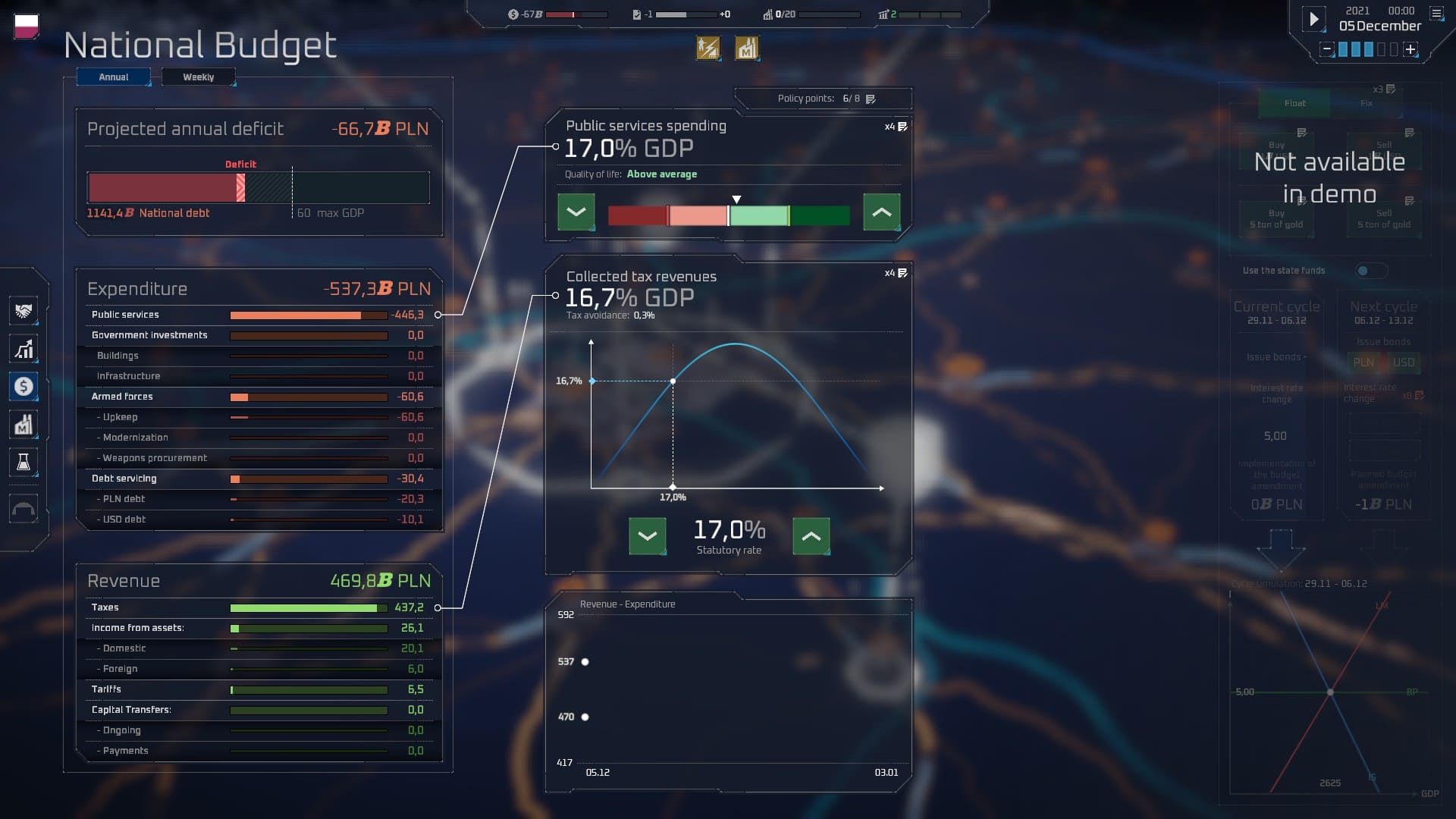Open the hamburger menu by the date

point(1436,13)
